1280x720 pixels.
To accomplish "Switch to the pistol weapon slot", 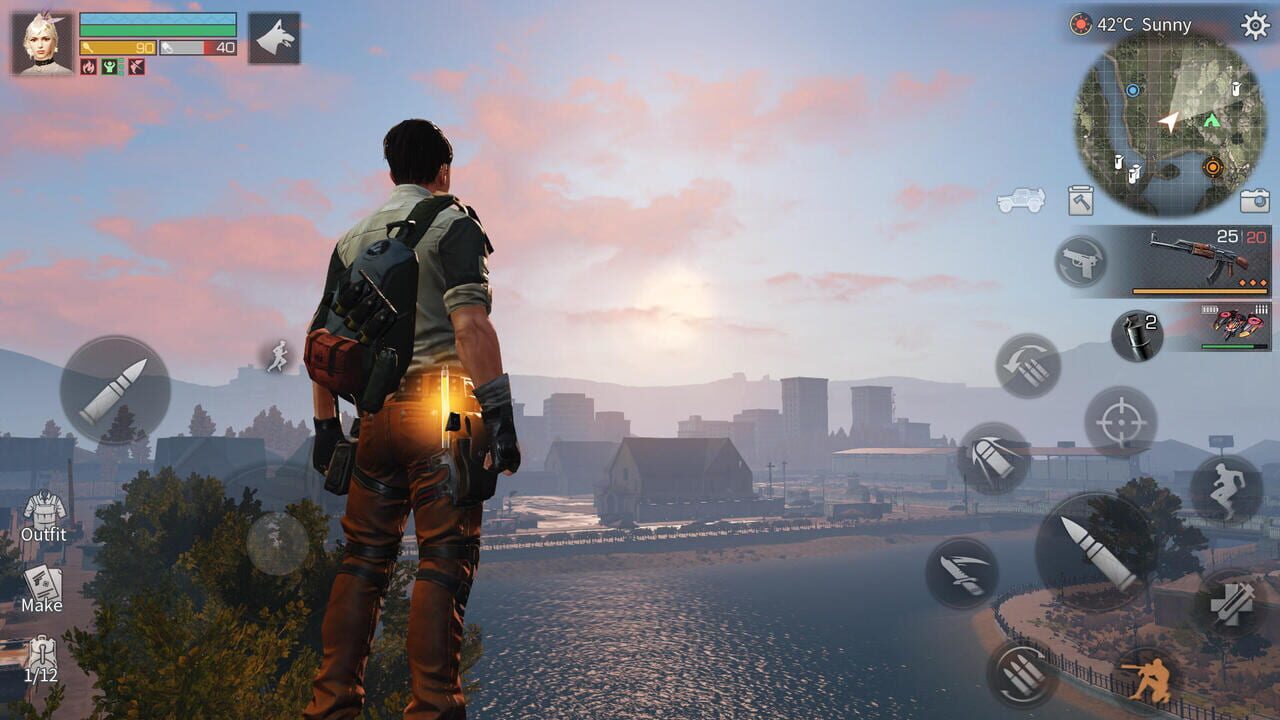I will [x=1080, y=260].
